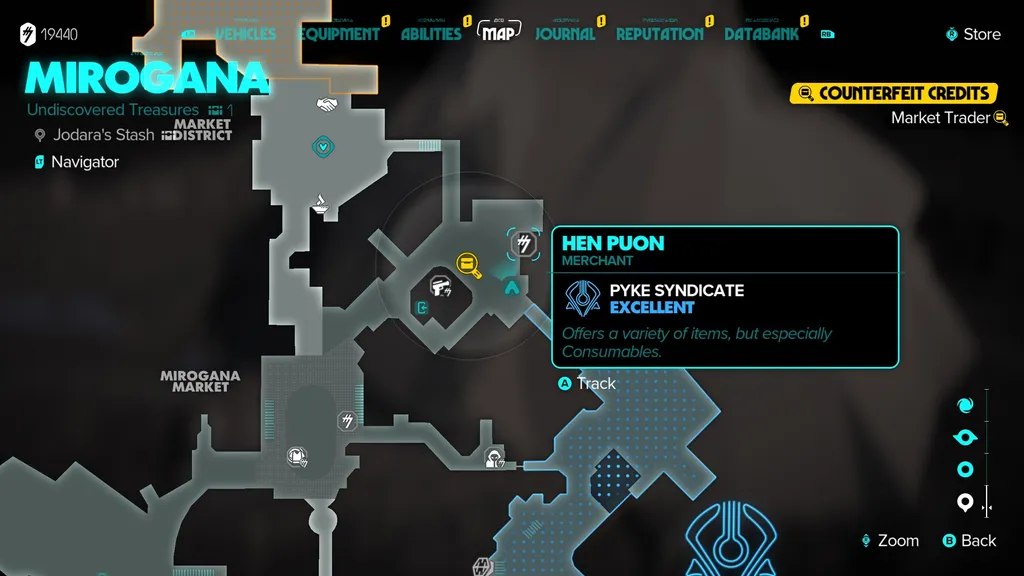Select the teal door exit map marker
1024x576 pixels.
click(423, 308)
